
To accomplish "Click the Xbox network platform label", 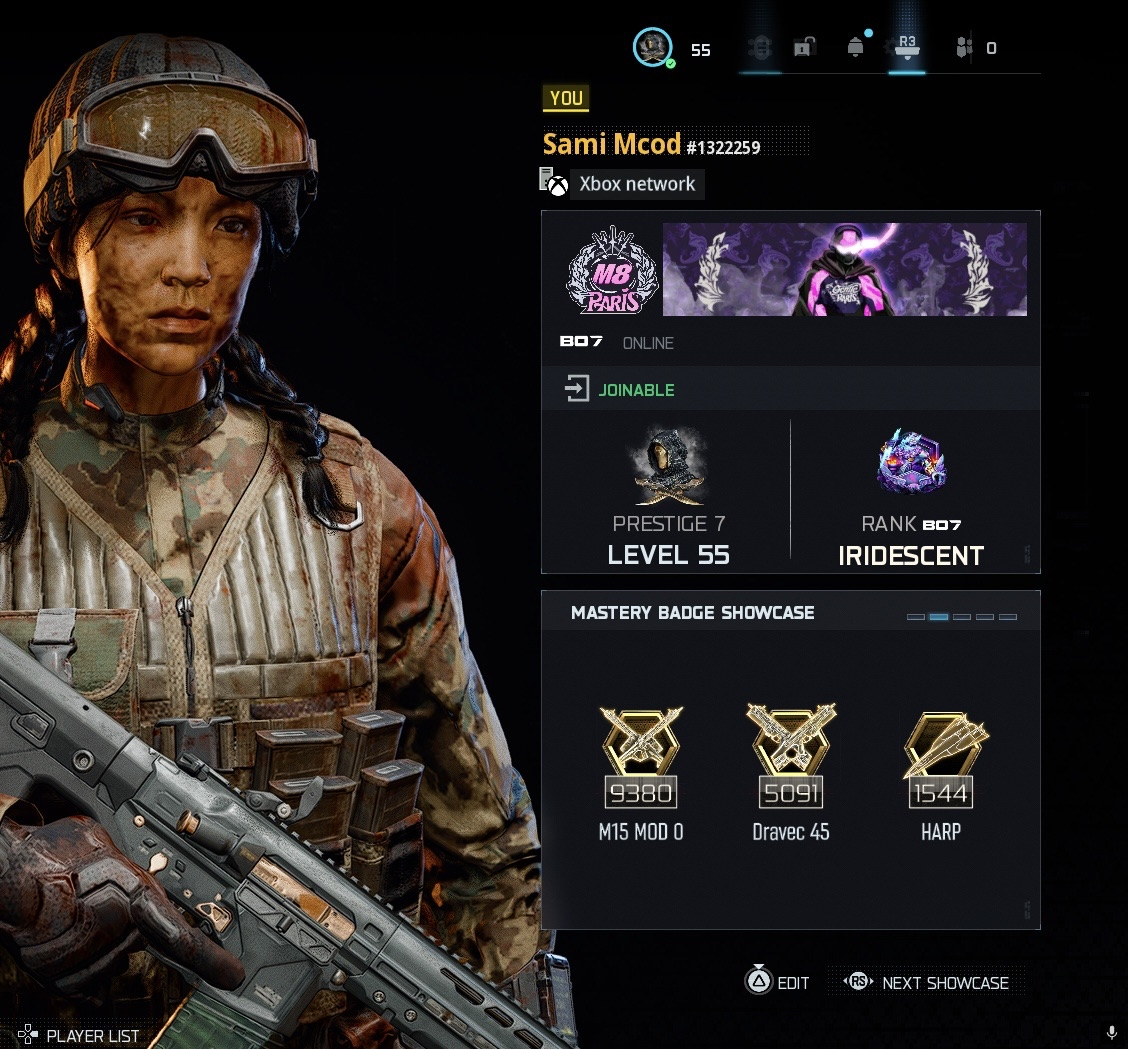I will (636, 184).
